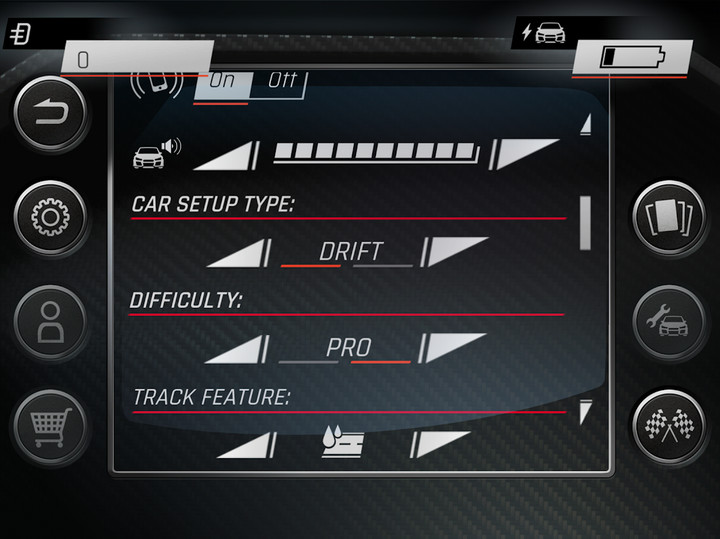
Task: Turn vibration setting Off
Action: click(282, 81)
